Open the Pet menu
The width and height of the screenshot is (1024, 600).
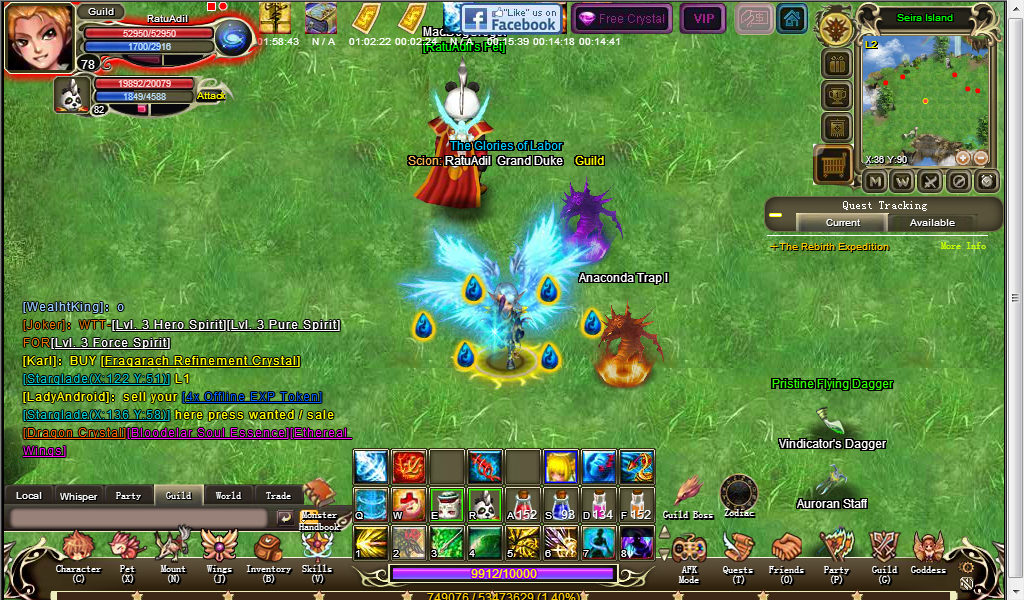[x=127, y=551]
